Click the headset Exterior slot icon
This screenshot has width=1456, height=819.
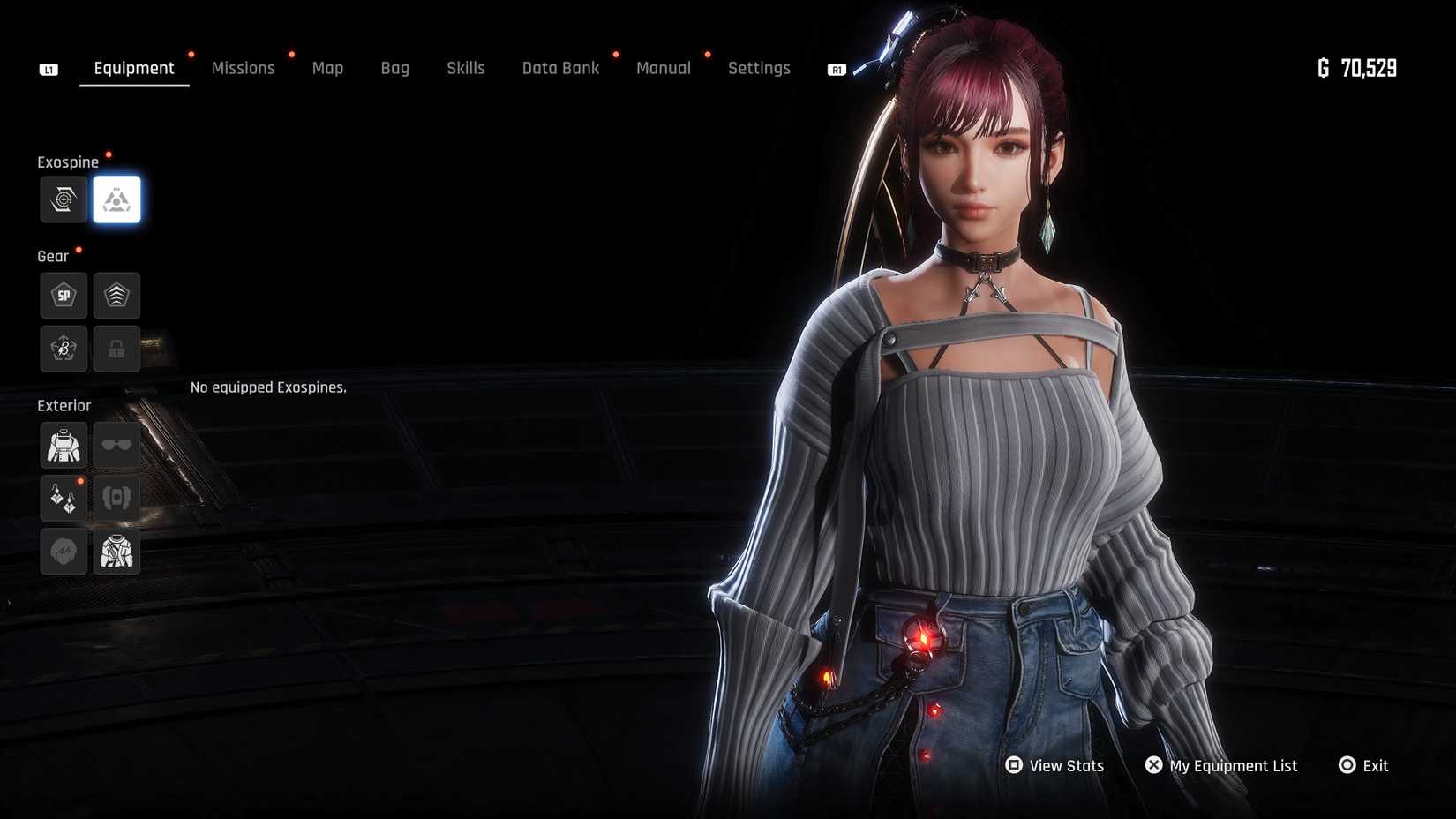point(116,499)
